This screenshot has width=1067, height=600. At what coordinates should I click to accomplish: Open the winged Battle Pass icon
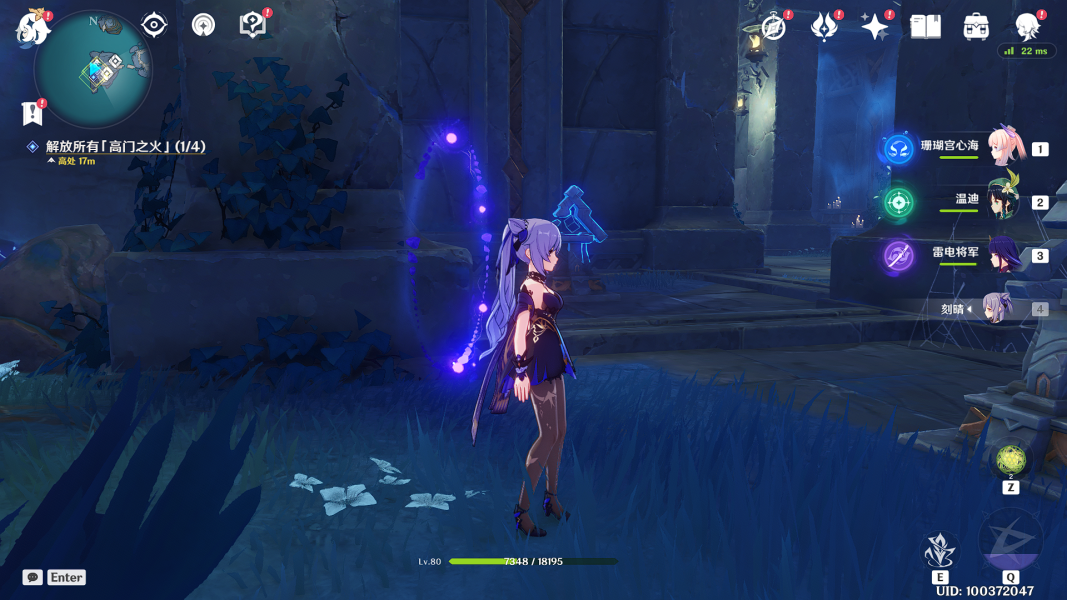click(x=824, y=27)
